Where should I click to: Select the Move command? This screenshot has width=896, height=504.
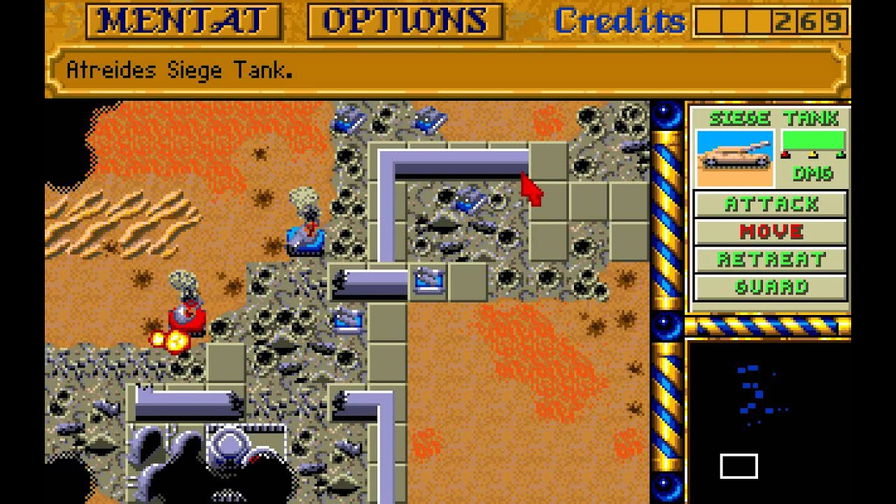point(770,232)
